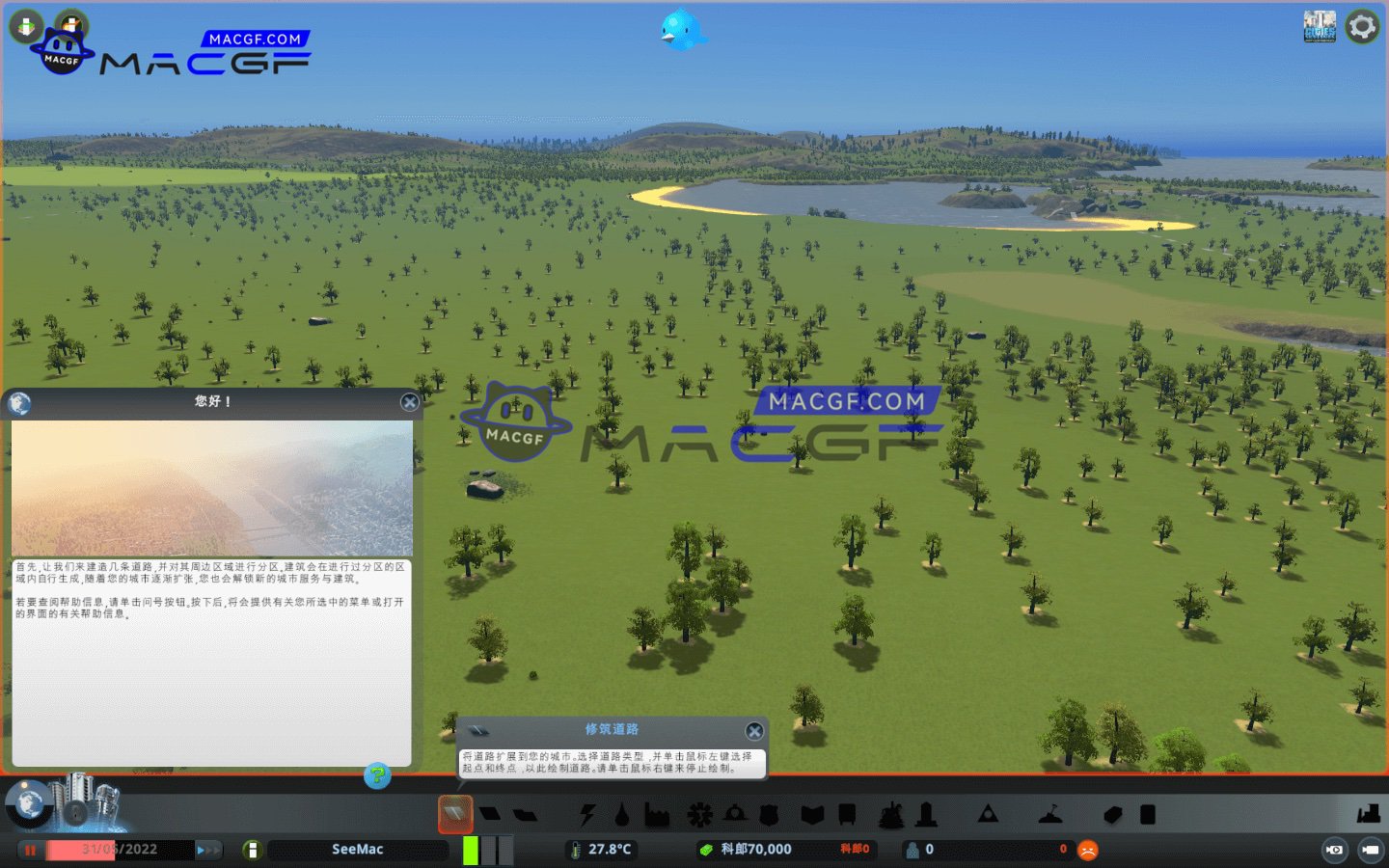
Task: Toggle the cinematic camera recording mode
Action: pyautogui.click(x=1370, y=850)
